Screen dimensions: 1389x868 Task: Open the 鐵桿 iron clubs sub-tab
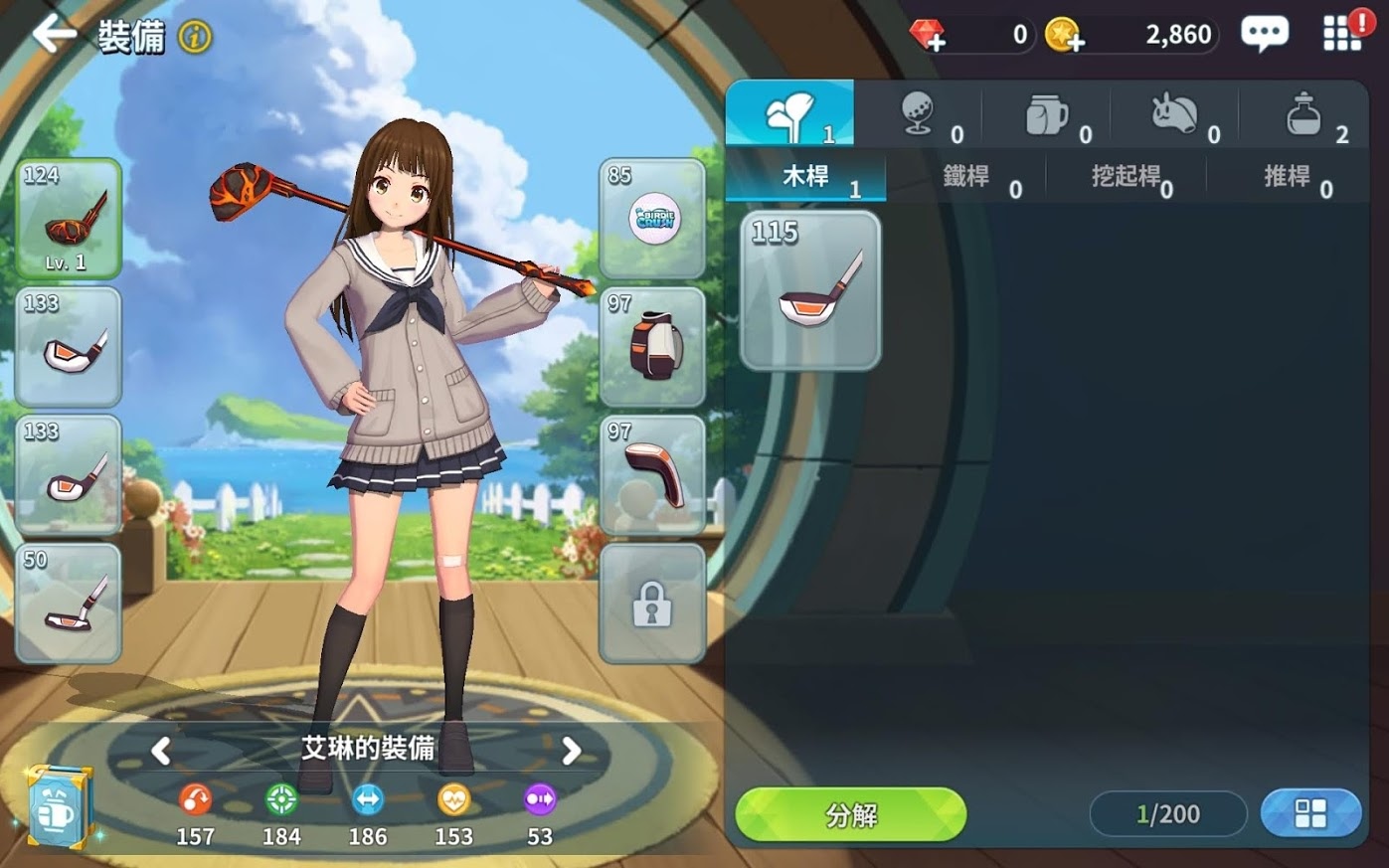point(966,177)
